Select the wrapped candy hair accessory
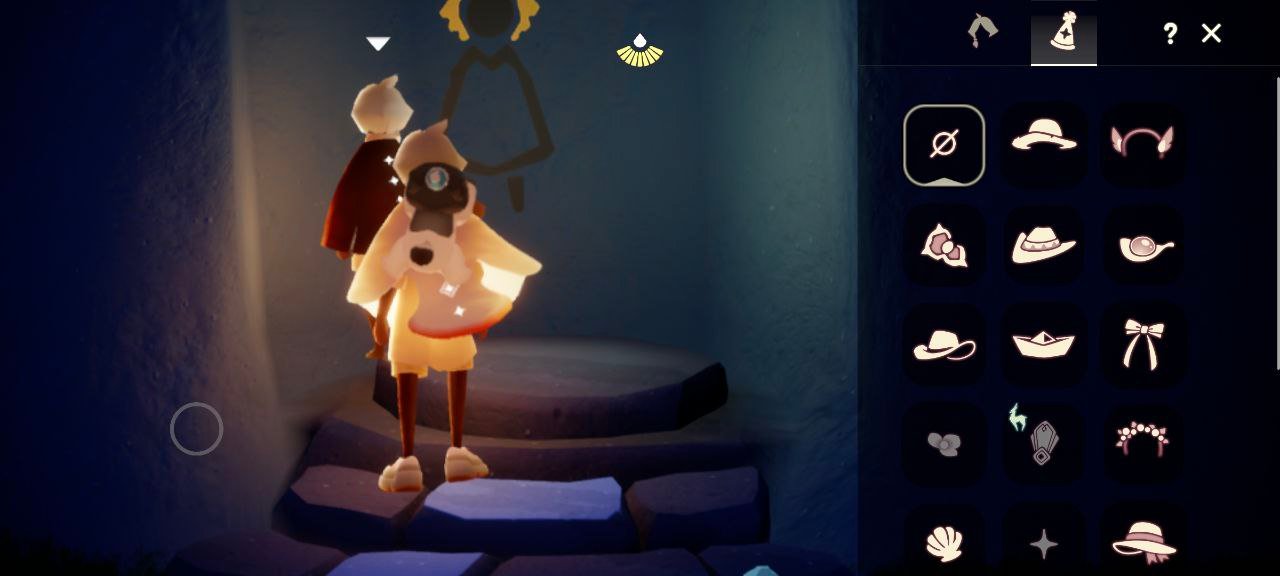This screenshot has height=576, width=1280. 944,244
